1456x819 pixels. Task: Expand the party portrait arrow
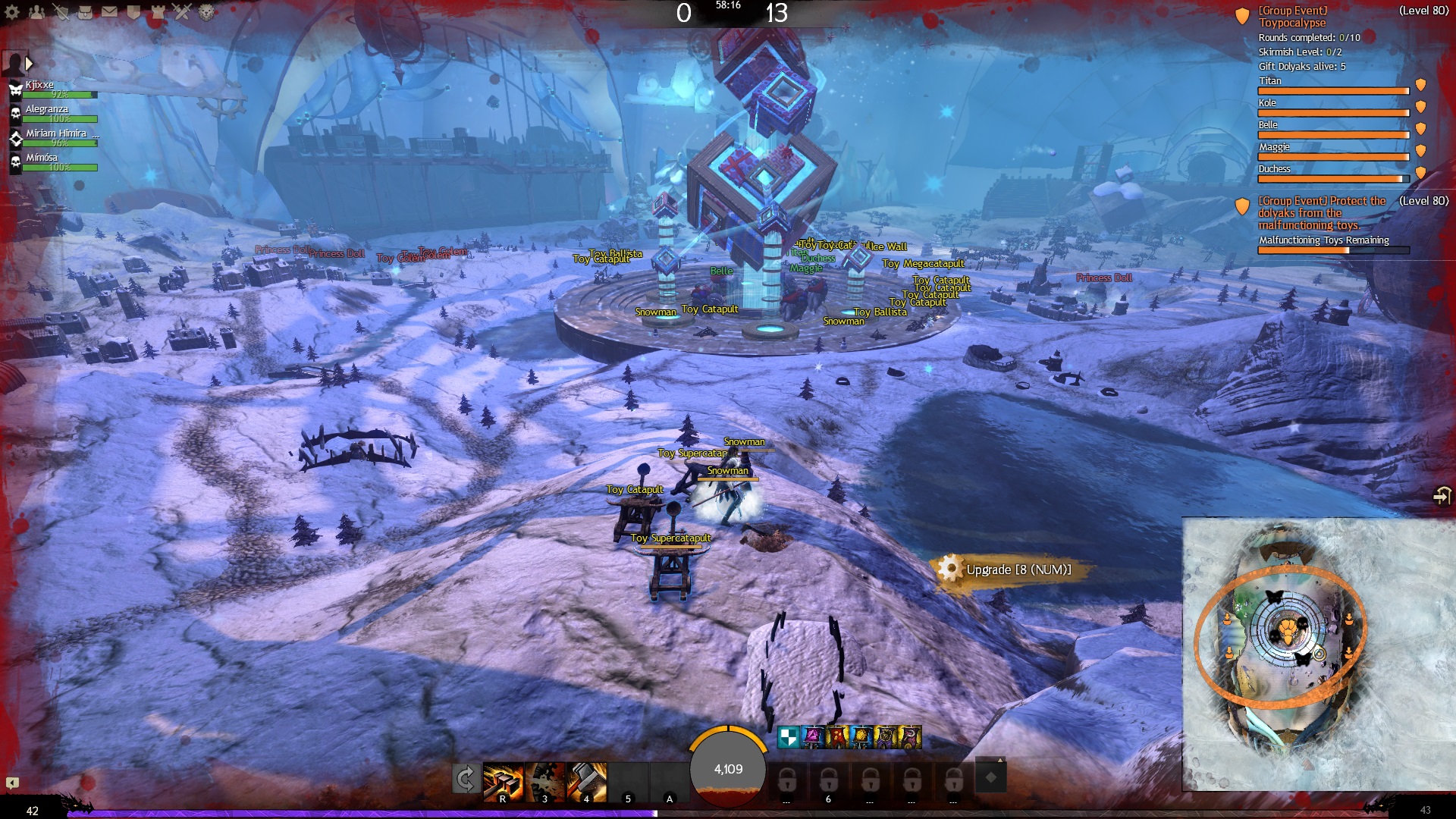pos(29,64)
